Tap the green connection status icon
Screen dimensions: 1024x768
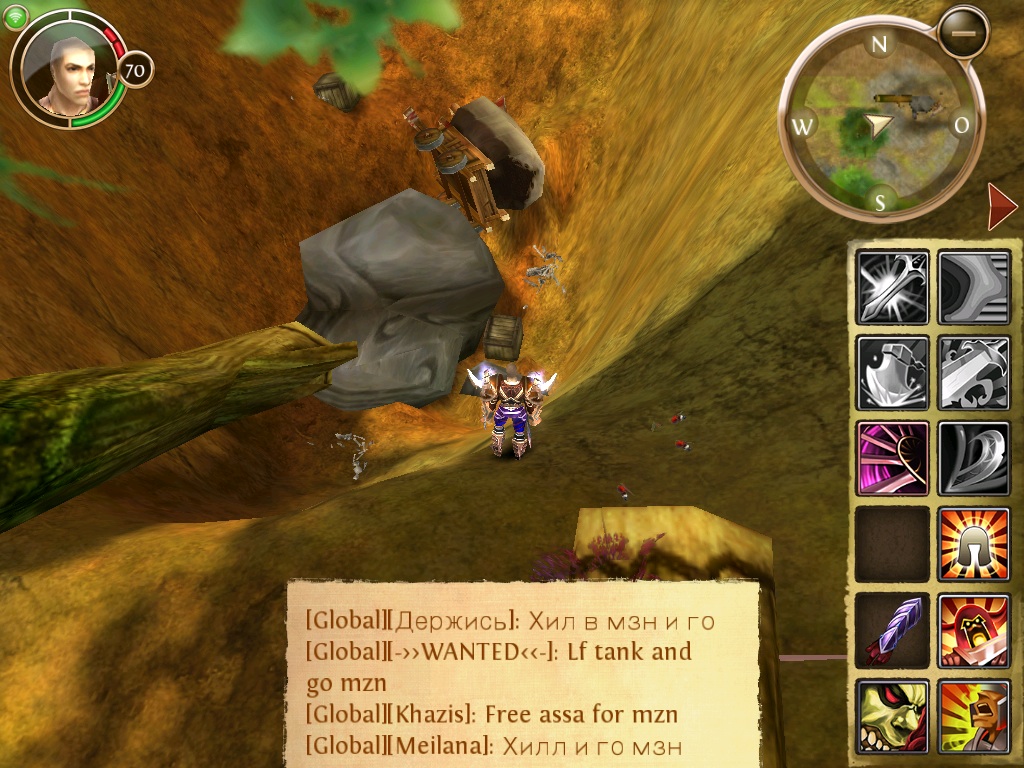point(15,19)
